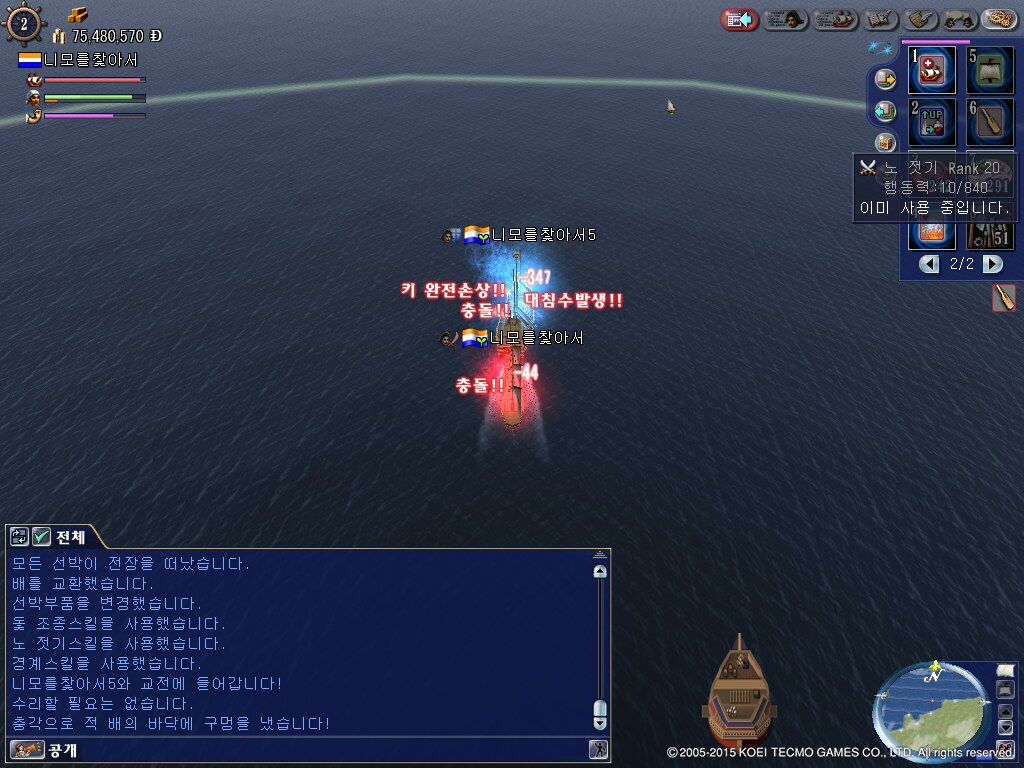Viewport: 1024px width, 768px height.
Task: Click the compass wheel level icon
Action: pyautogui.click(x=24, y=23)
